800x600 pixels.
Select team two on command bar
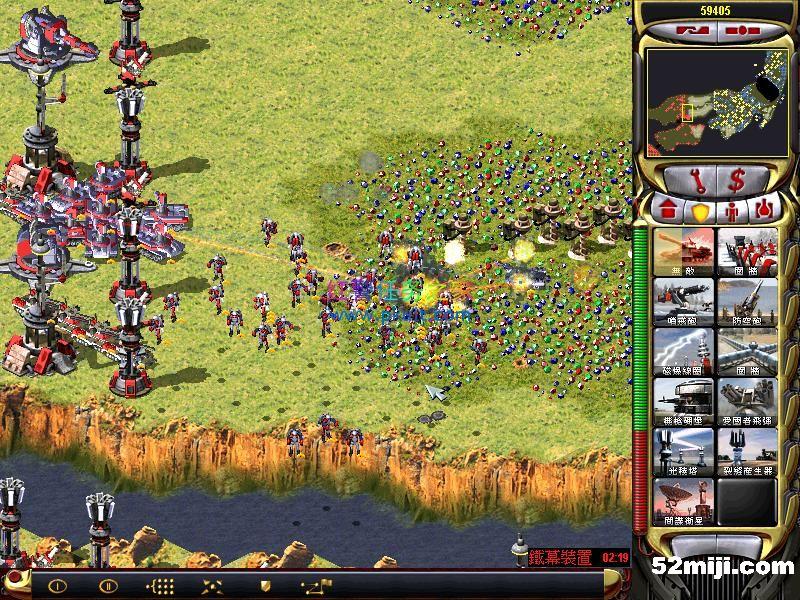tap(108, 586)
